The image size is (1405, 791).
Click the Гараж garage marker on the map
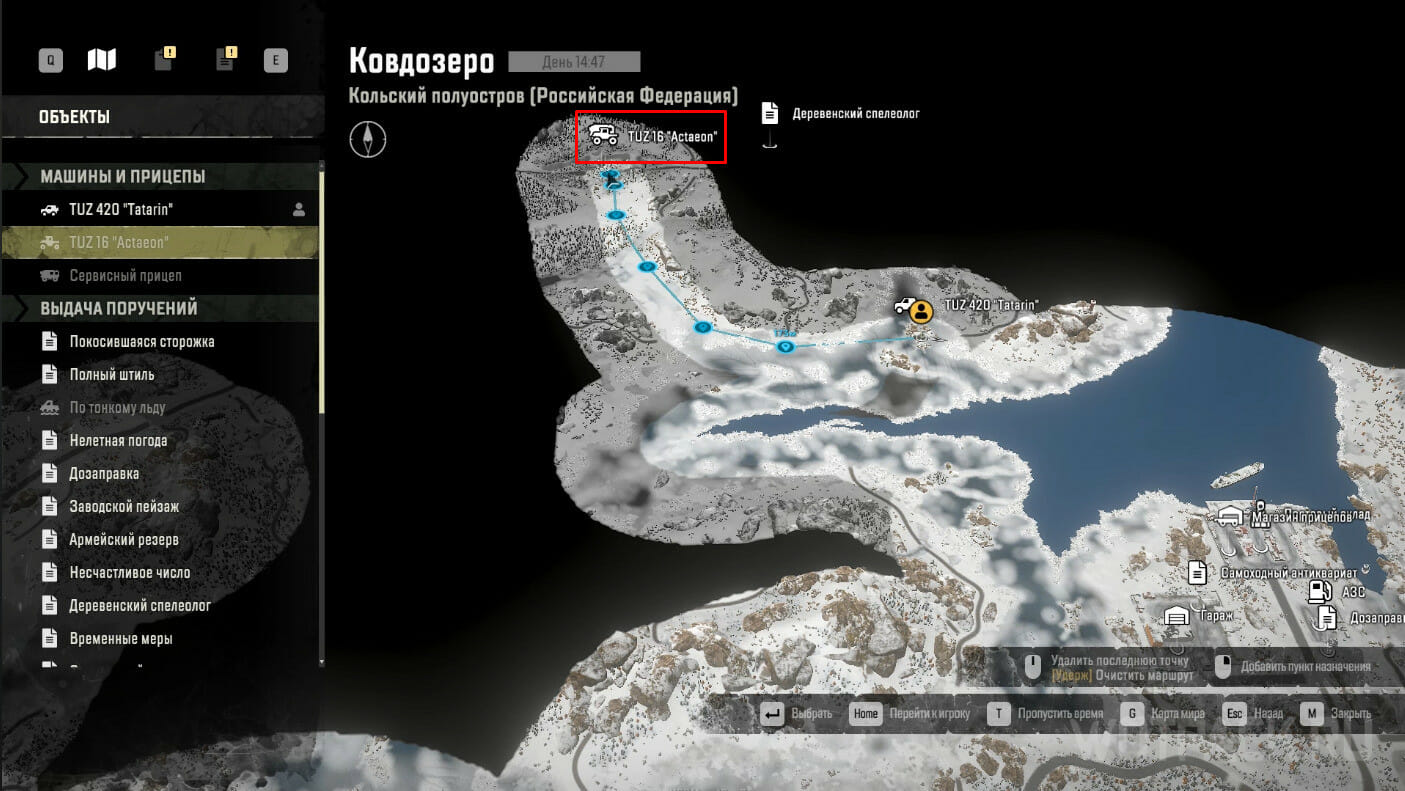click(x=1177, y=615)
